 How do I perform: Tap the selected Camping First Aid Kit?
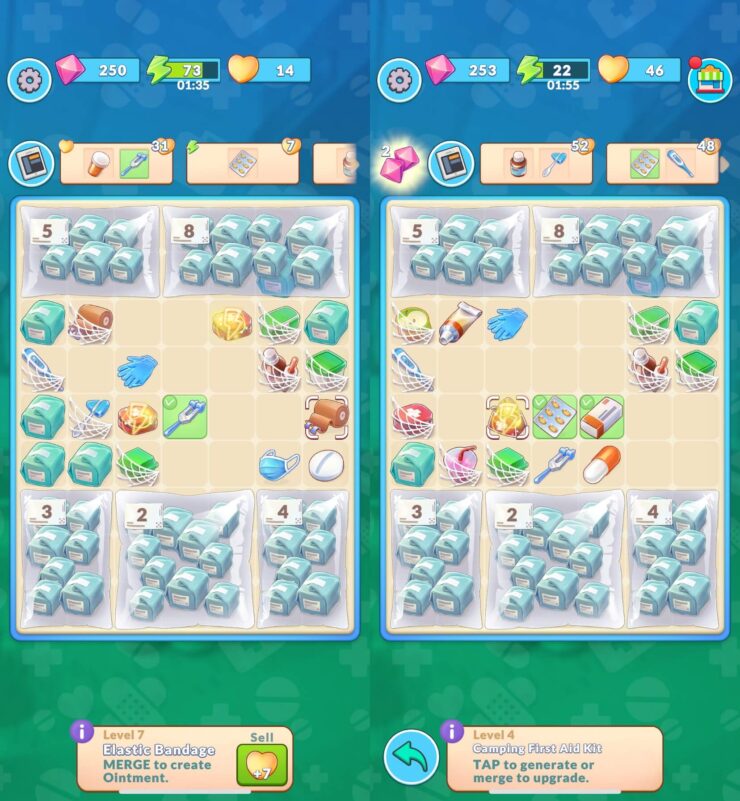click(506, 417)
